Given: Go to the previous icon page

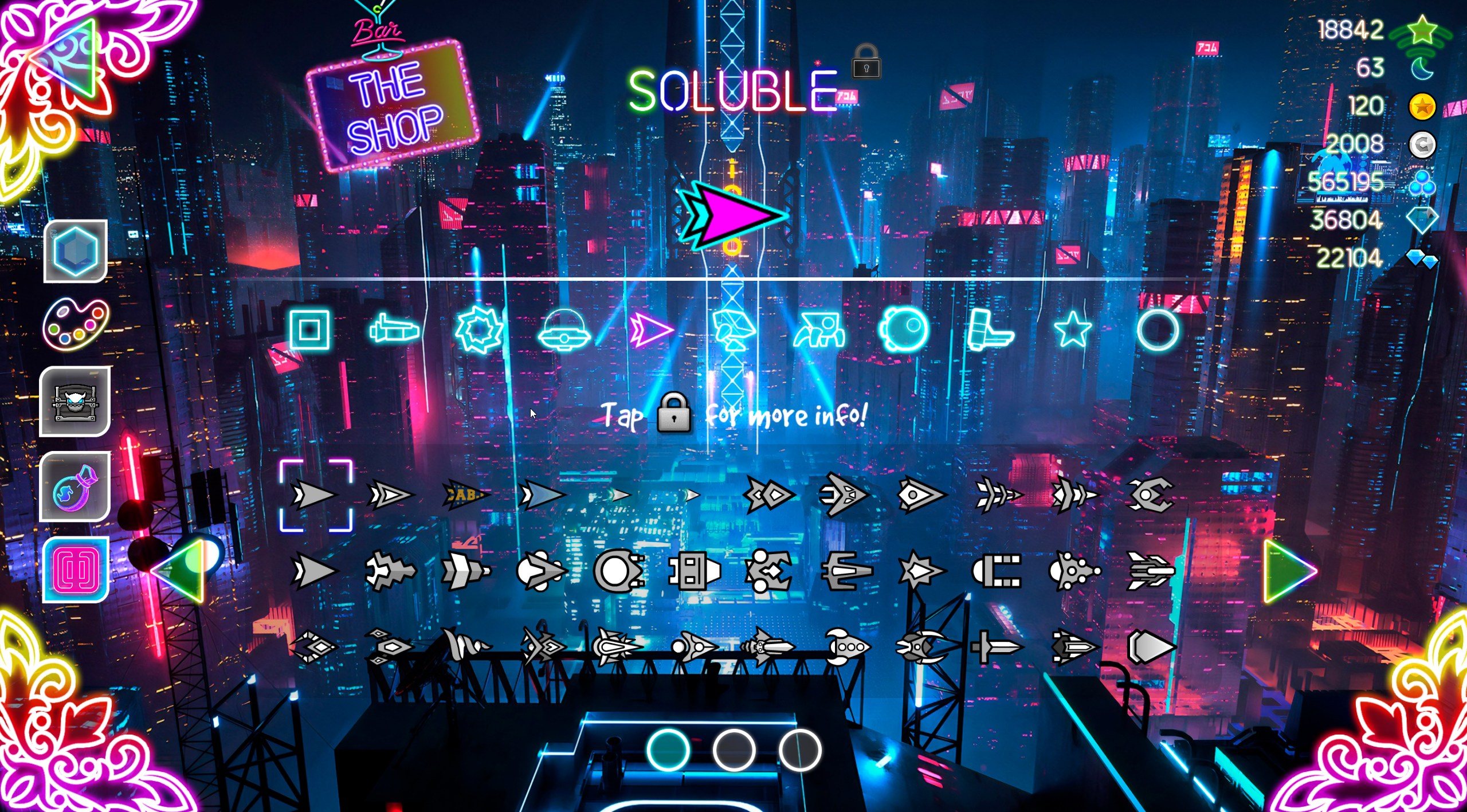Looking at the screenshot, I should 179,571.
